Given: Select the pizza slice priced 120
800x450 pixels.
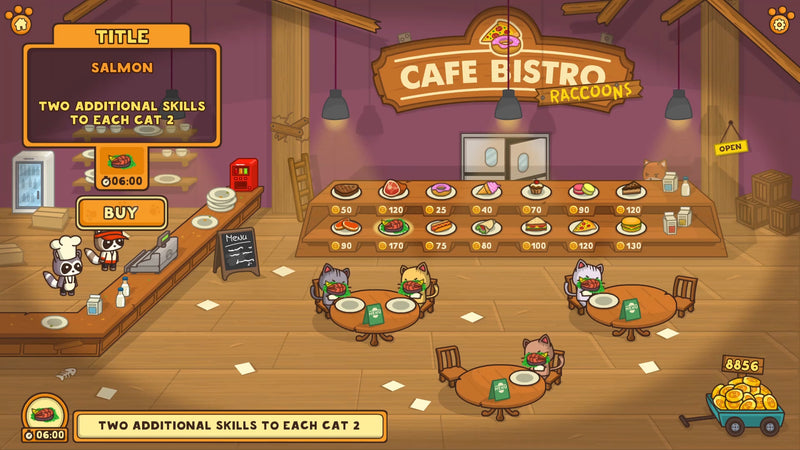Looking at the screenshot, I should point(583,227).
